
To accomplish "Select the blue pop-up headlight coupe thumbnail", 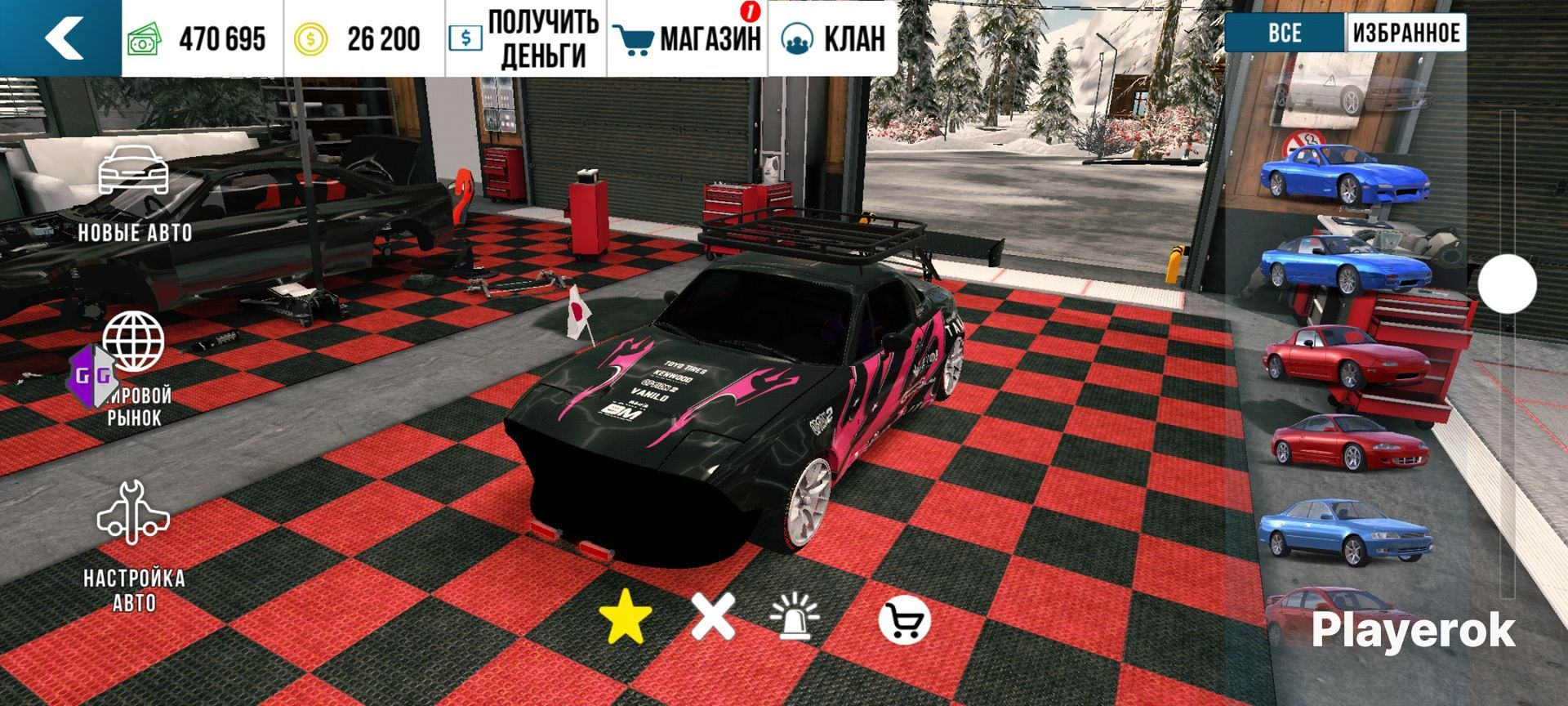I will click(1343, 265).
